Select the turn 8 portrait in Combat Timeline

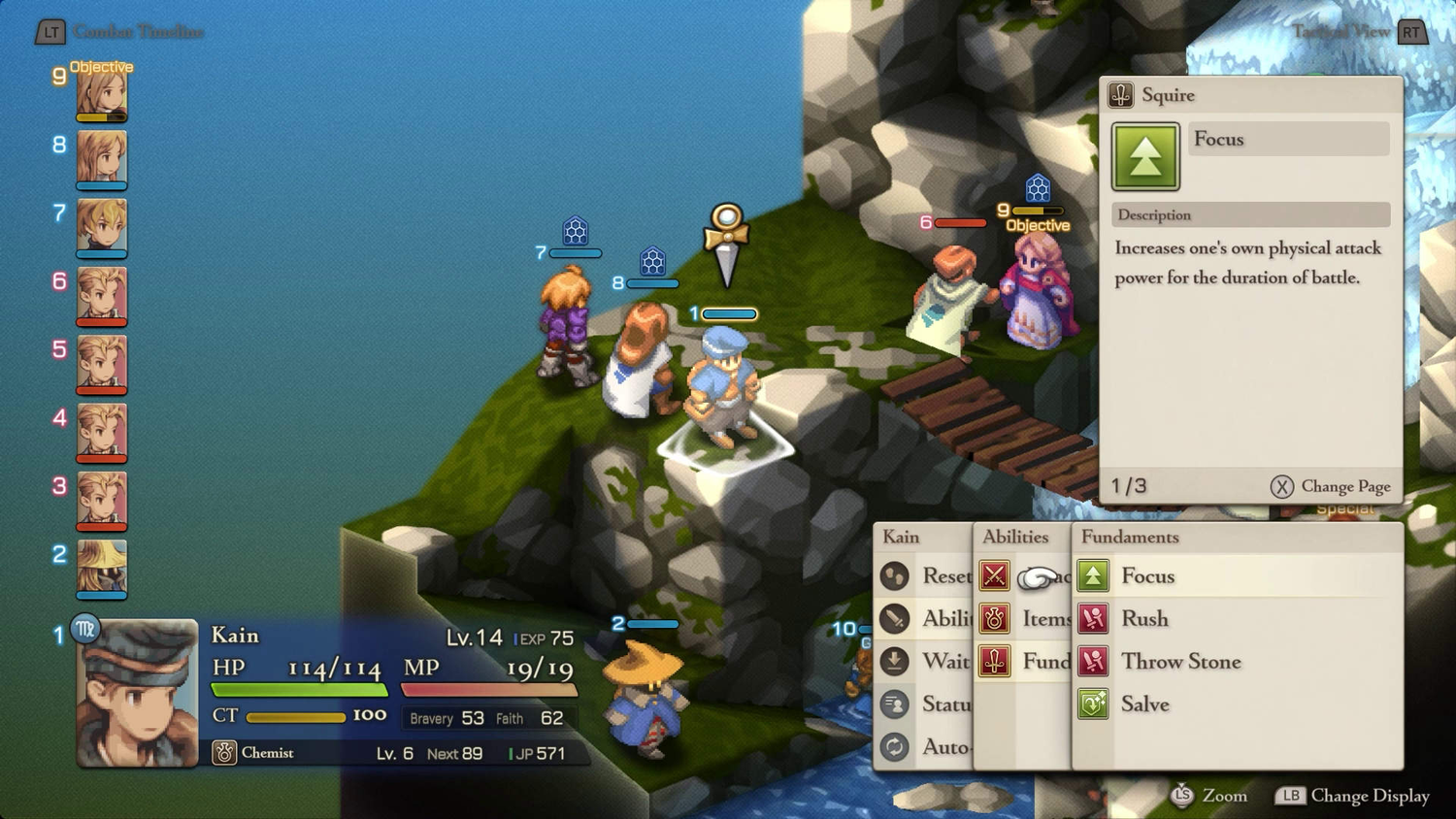point(102,158)
